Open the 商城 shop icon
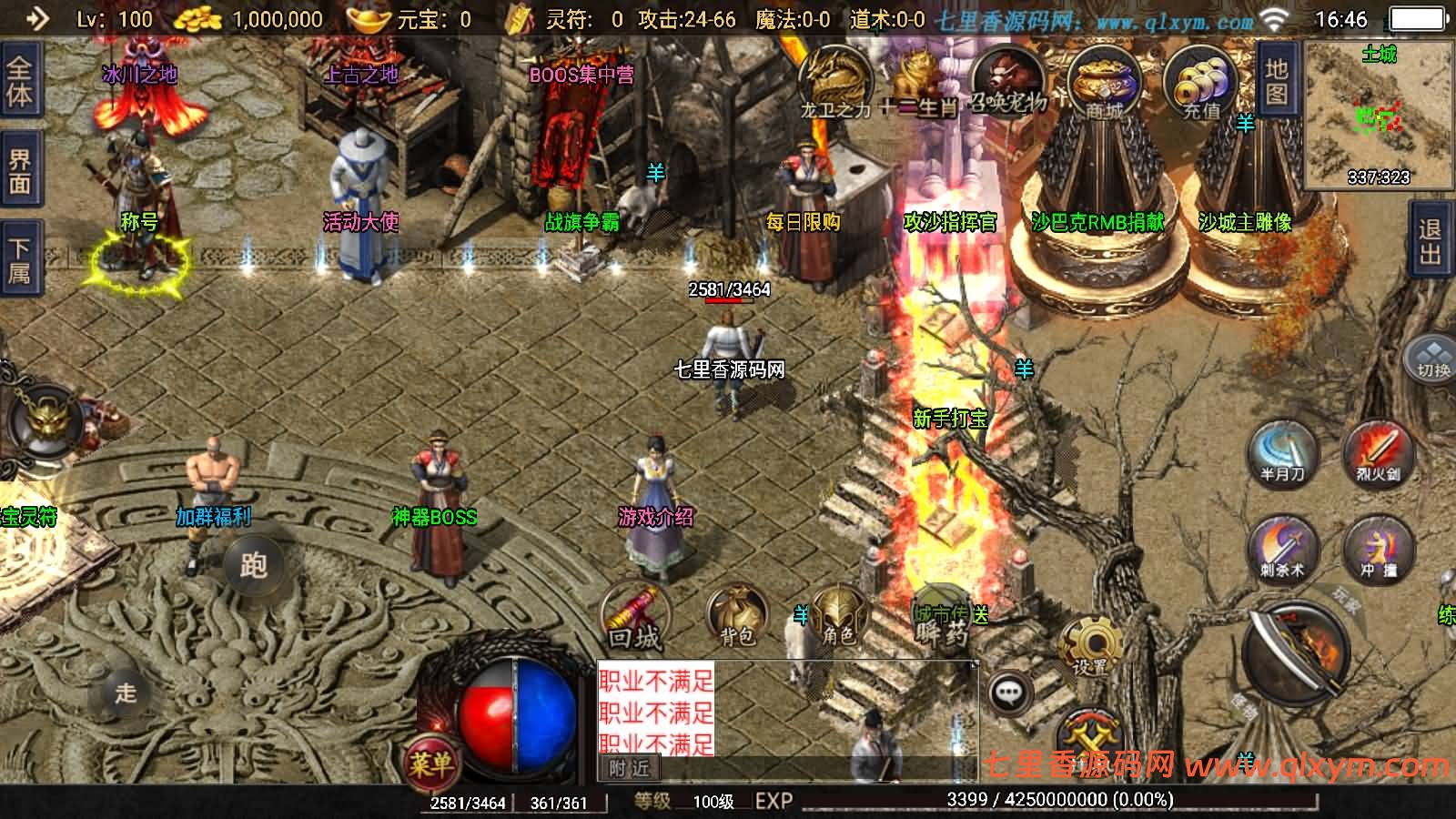 [x=1104, y=84]
